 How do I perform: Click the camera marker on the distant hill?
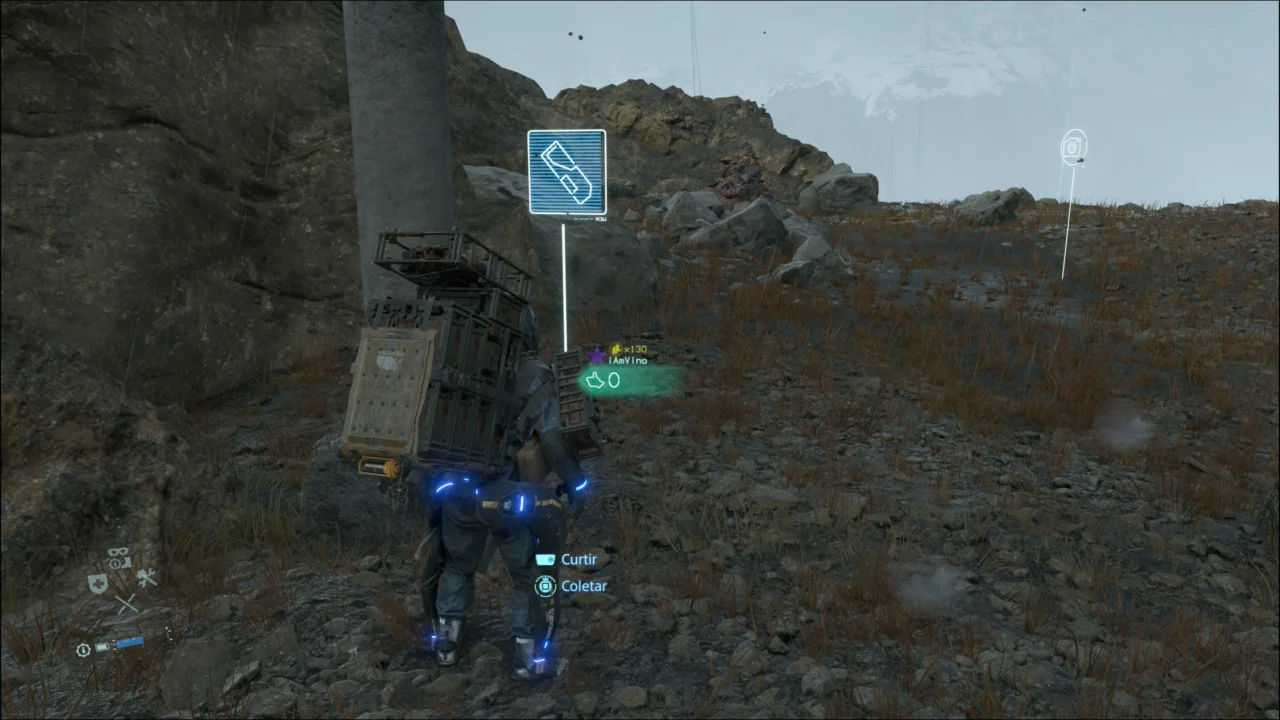1073,147
